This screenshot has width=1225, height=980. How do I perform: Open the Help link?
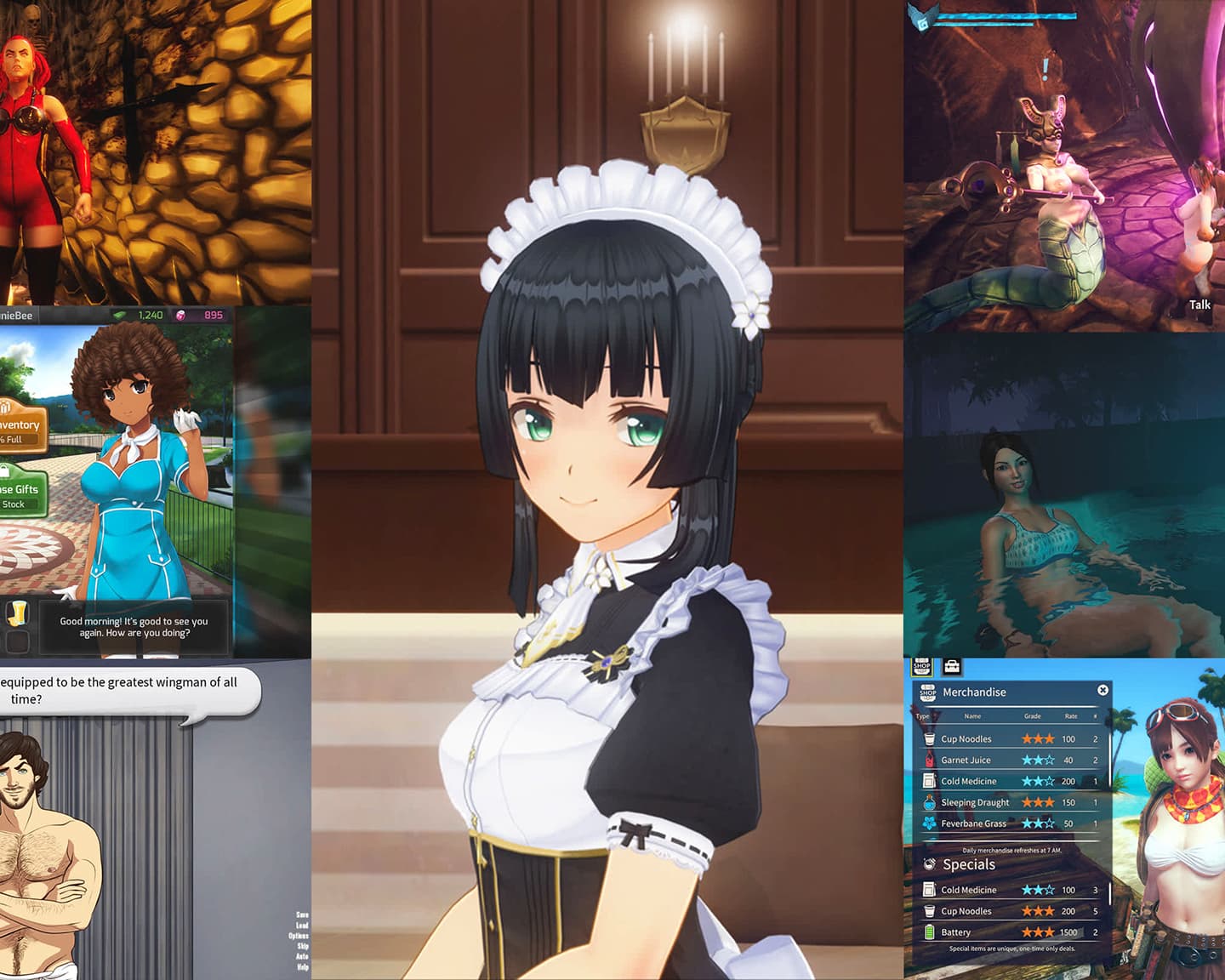click(301, 966)
